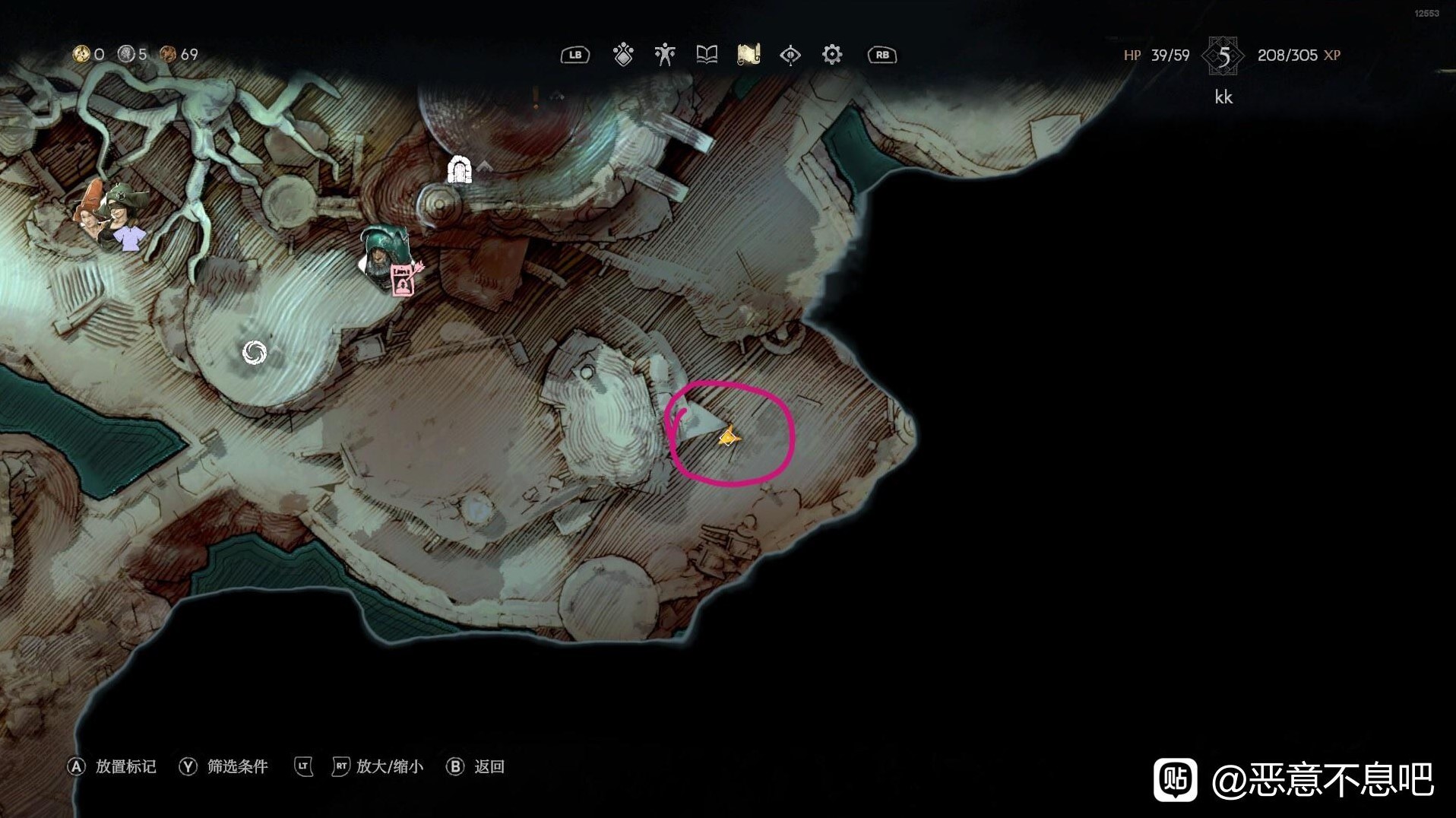The image size is (1456, 818).
Task: Switch to the character figure tab
Action: (x=665, y=55)
